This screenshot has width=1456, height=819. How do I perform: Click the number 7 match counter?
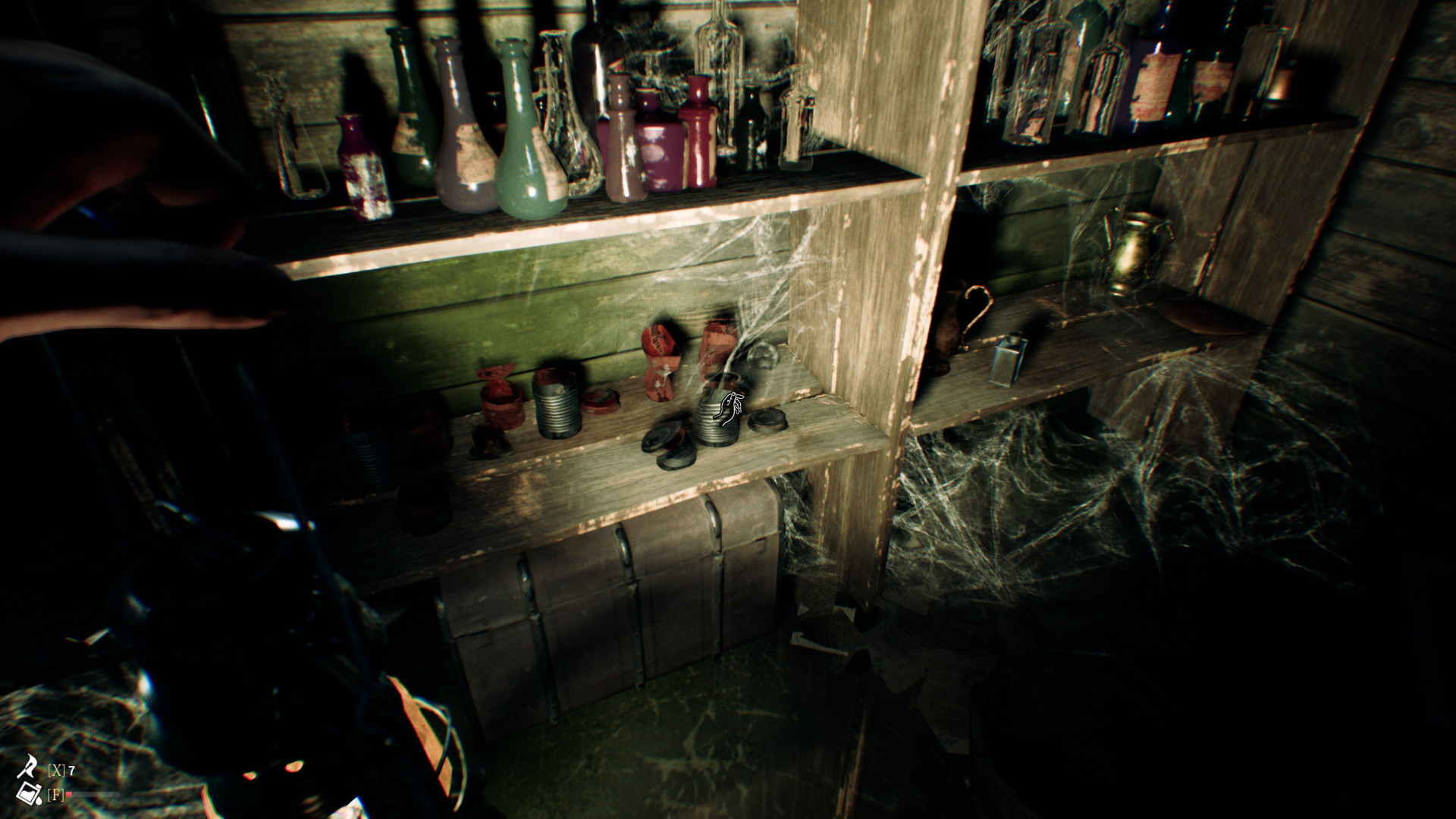(x=71, y=769)
